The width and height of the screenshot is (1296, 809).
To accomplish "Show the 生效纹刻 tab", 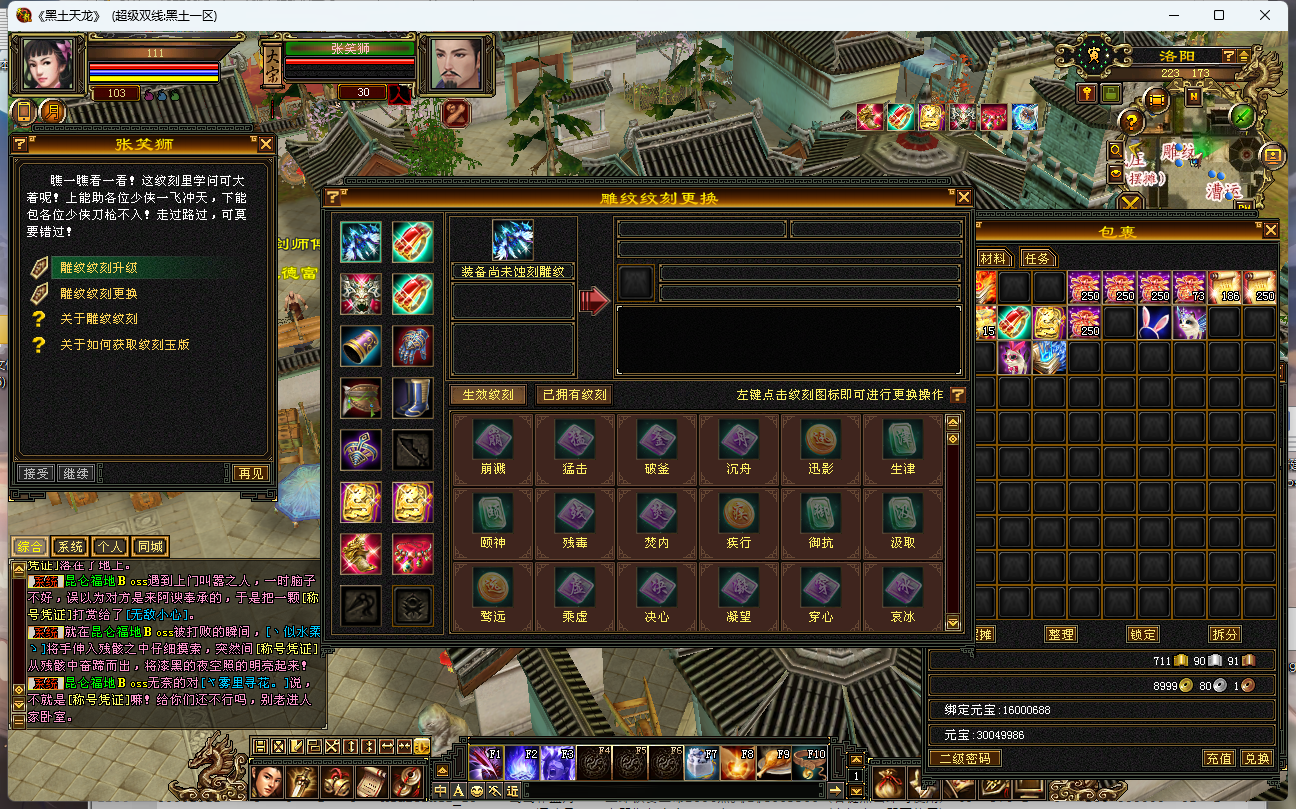I will coord(488,395).
